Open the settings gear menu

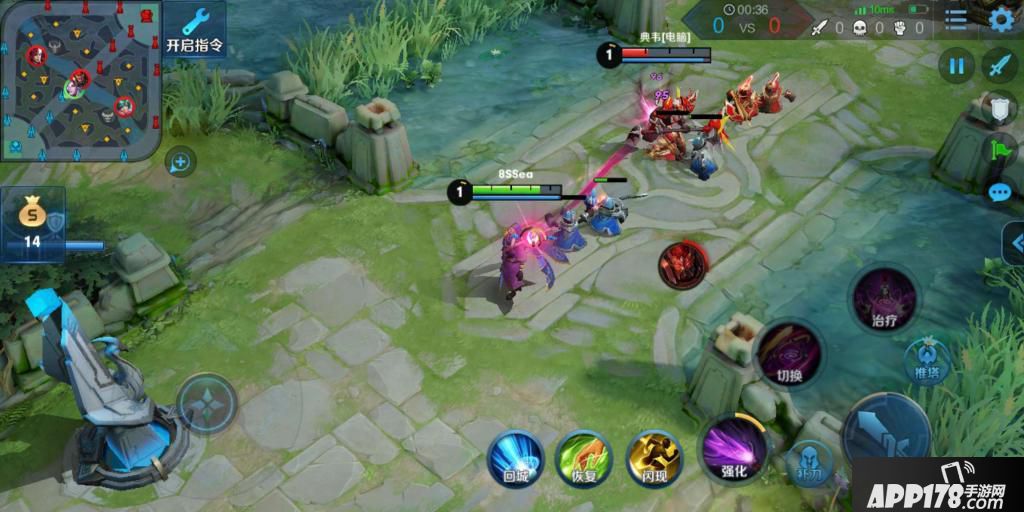[x=1001, y=19]
